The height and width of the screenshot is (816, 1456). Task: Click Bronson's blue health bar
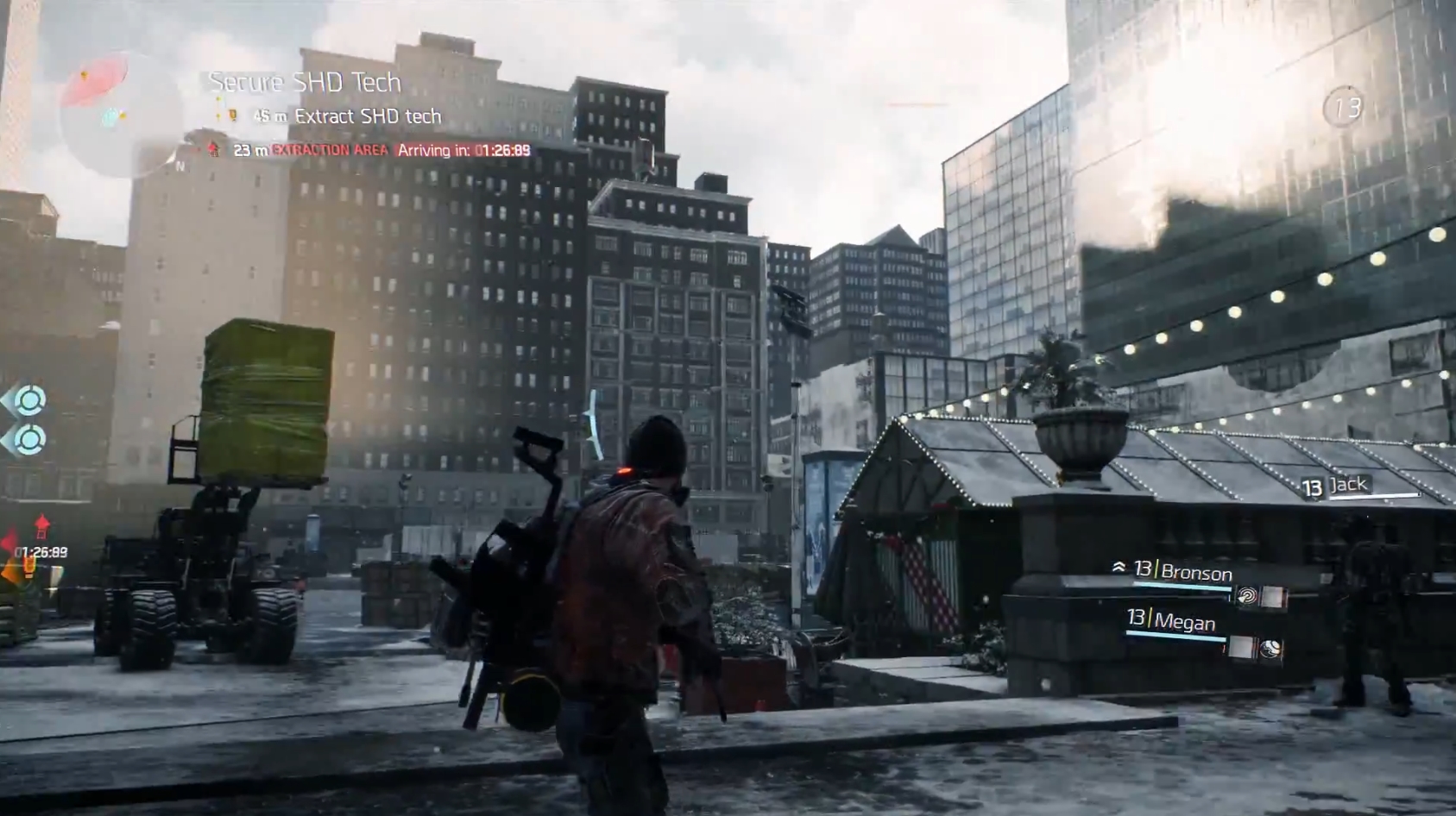click(1182, 587)
